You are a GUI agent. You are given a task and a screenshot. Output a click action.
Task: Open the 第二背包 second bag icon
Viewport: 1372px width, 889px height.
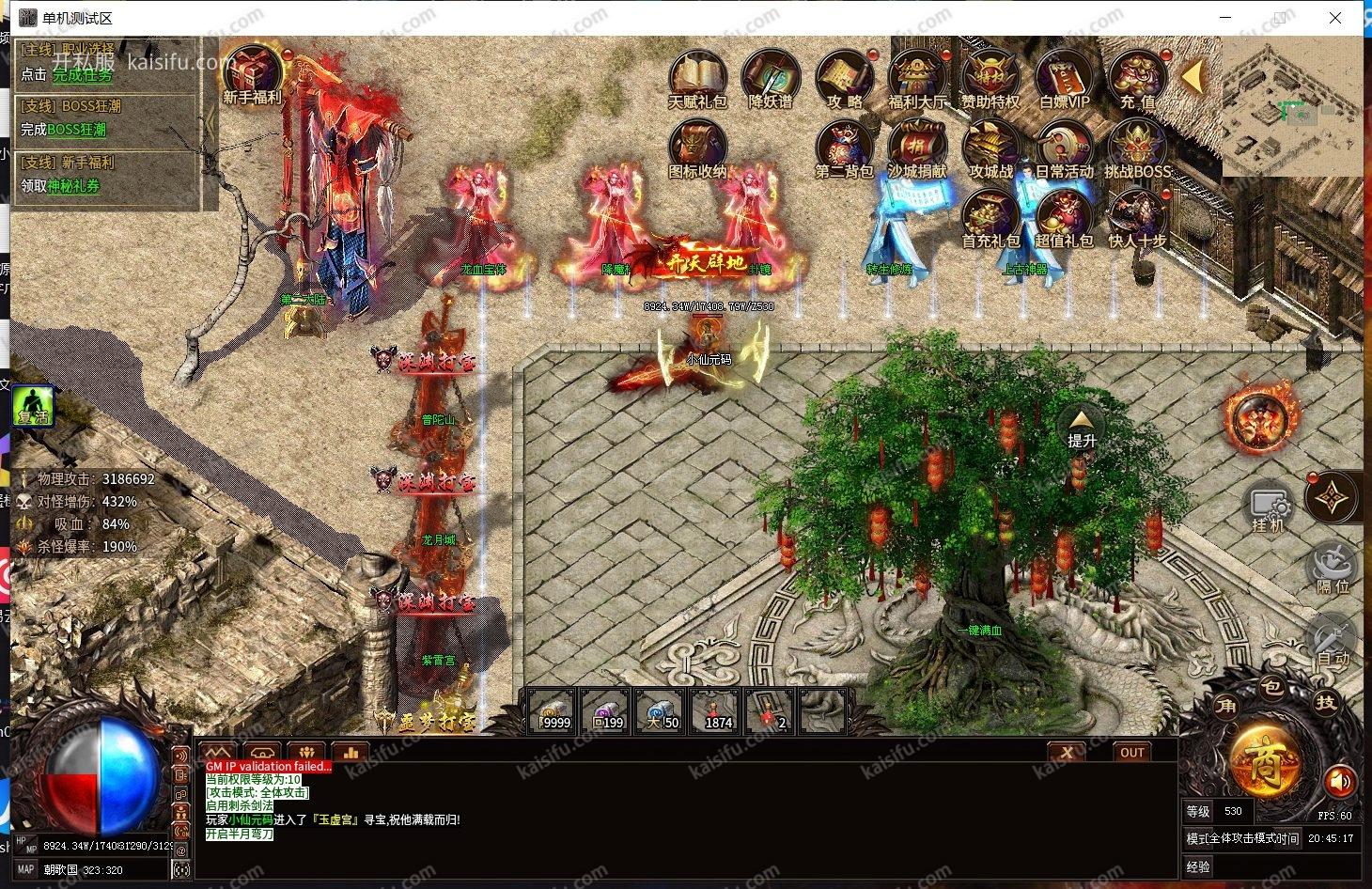[844, 148]
